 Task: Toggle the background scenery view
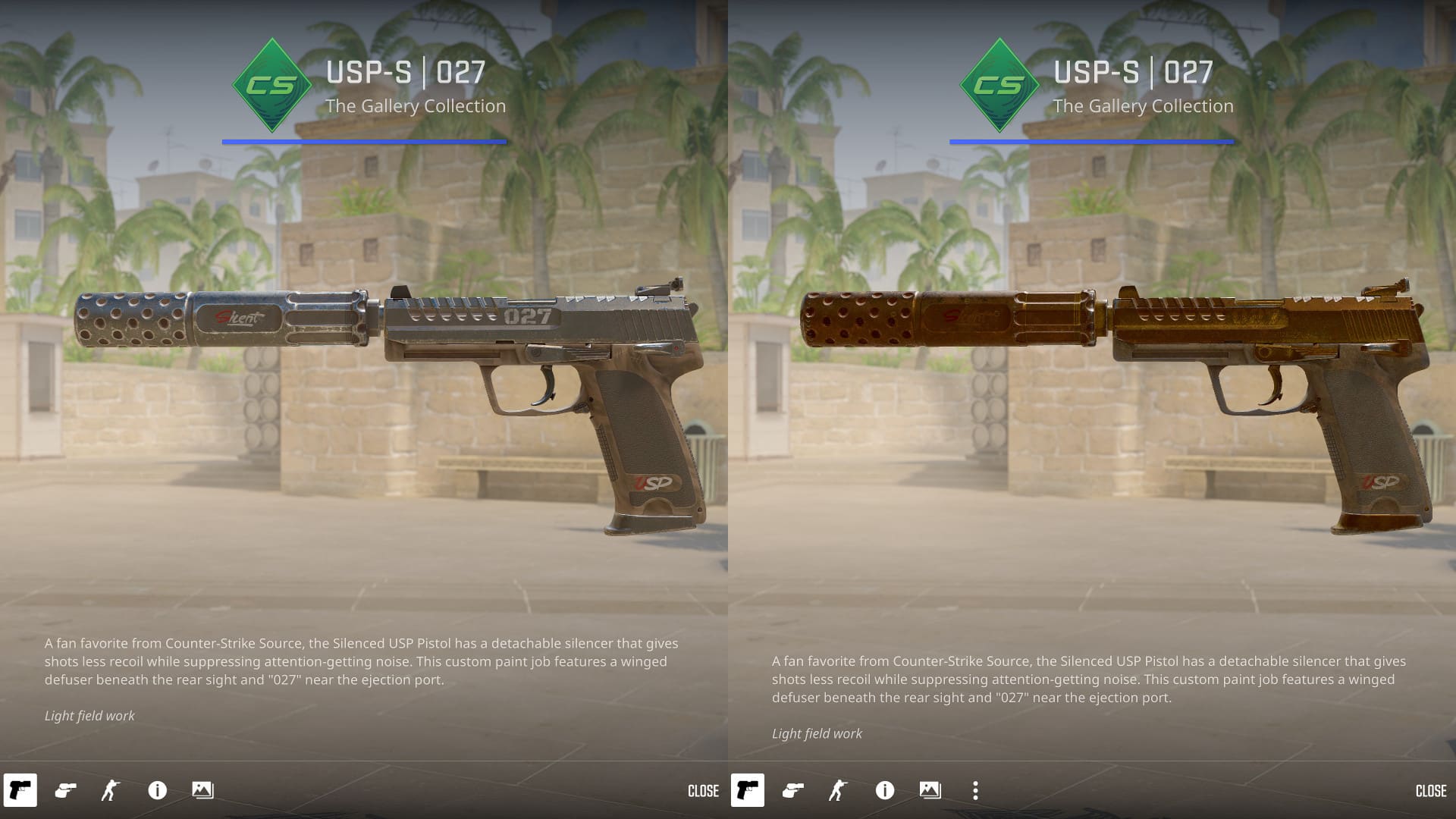[x=203, y=791]
